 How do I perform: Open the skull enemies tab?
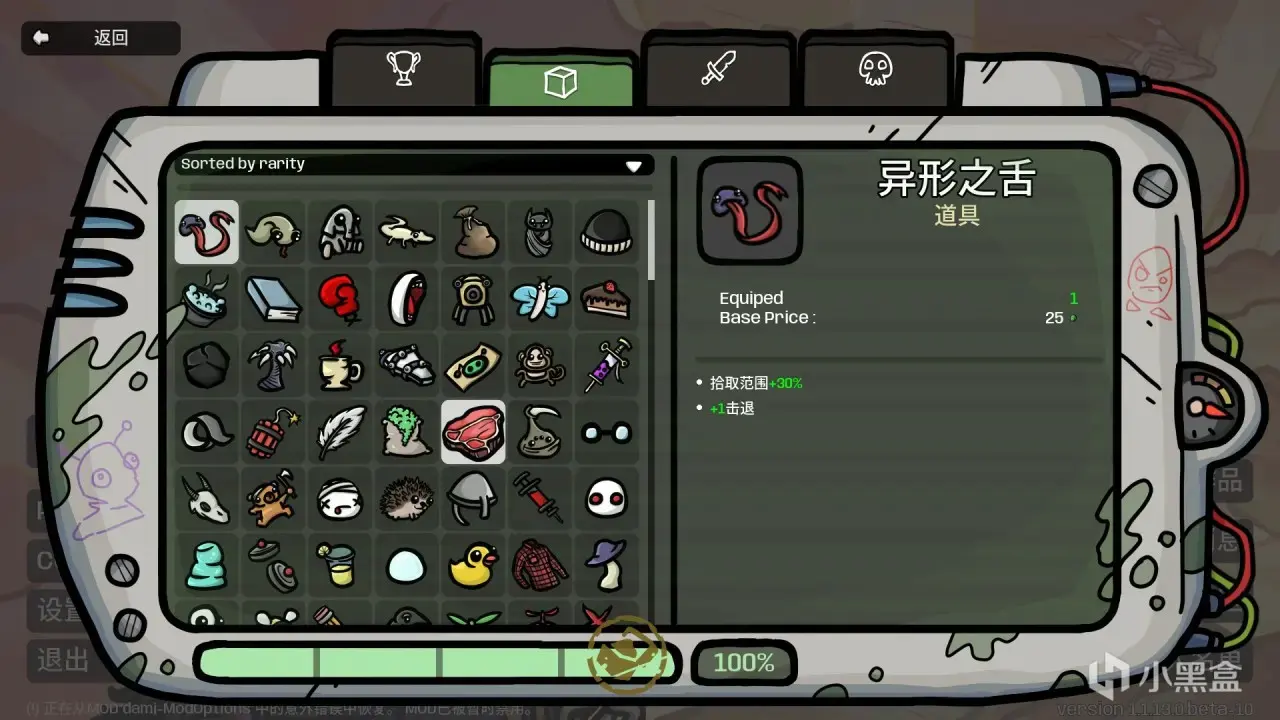coord(877,70)
